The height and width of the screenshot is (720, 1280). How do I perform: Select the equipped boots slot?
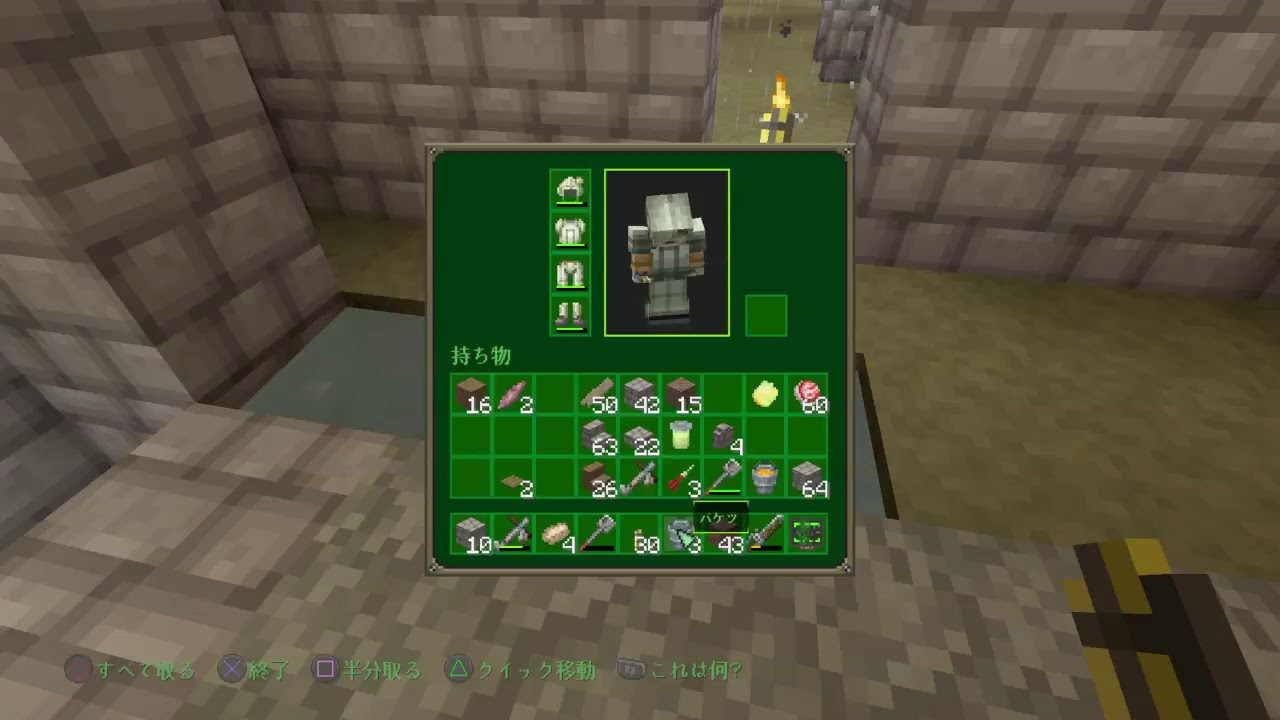(x=570, y=316)
